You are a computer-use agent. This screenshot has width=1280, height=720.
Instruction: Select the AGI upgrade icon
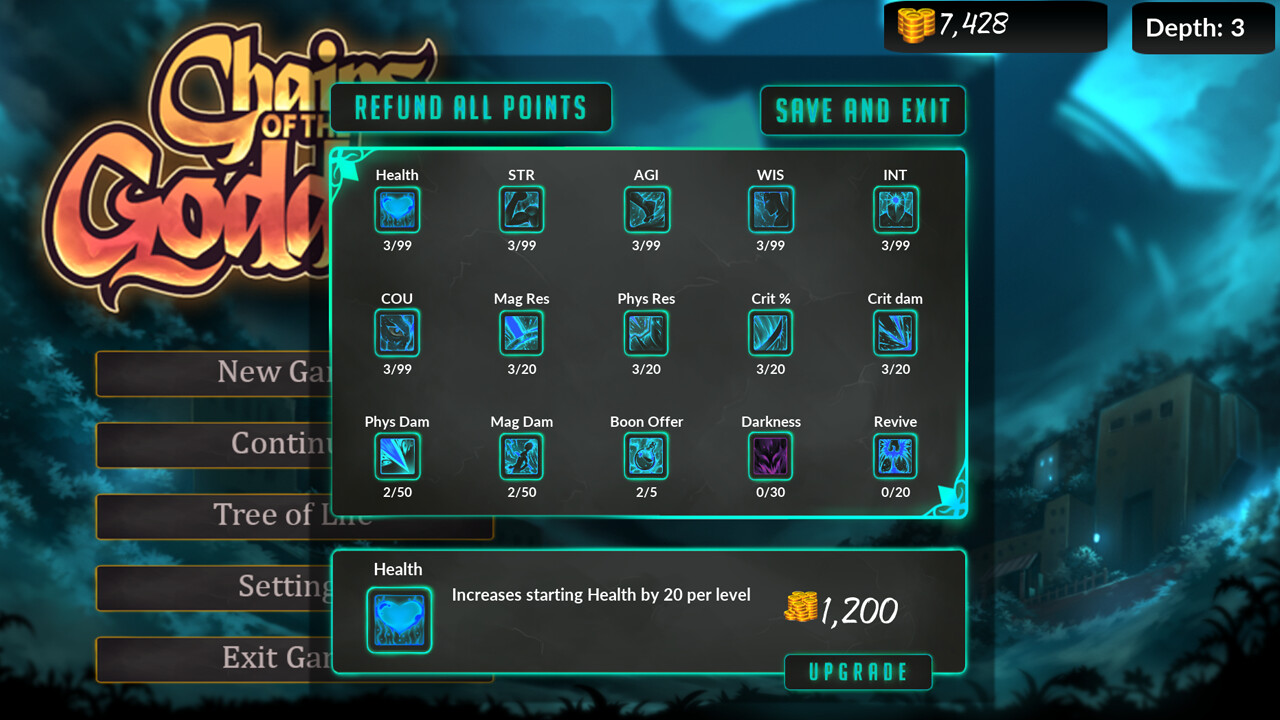(646, 209)
